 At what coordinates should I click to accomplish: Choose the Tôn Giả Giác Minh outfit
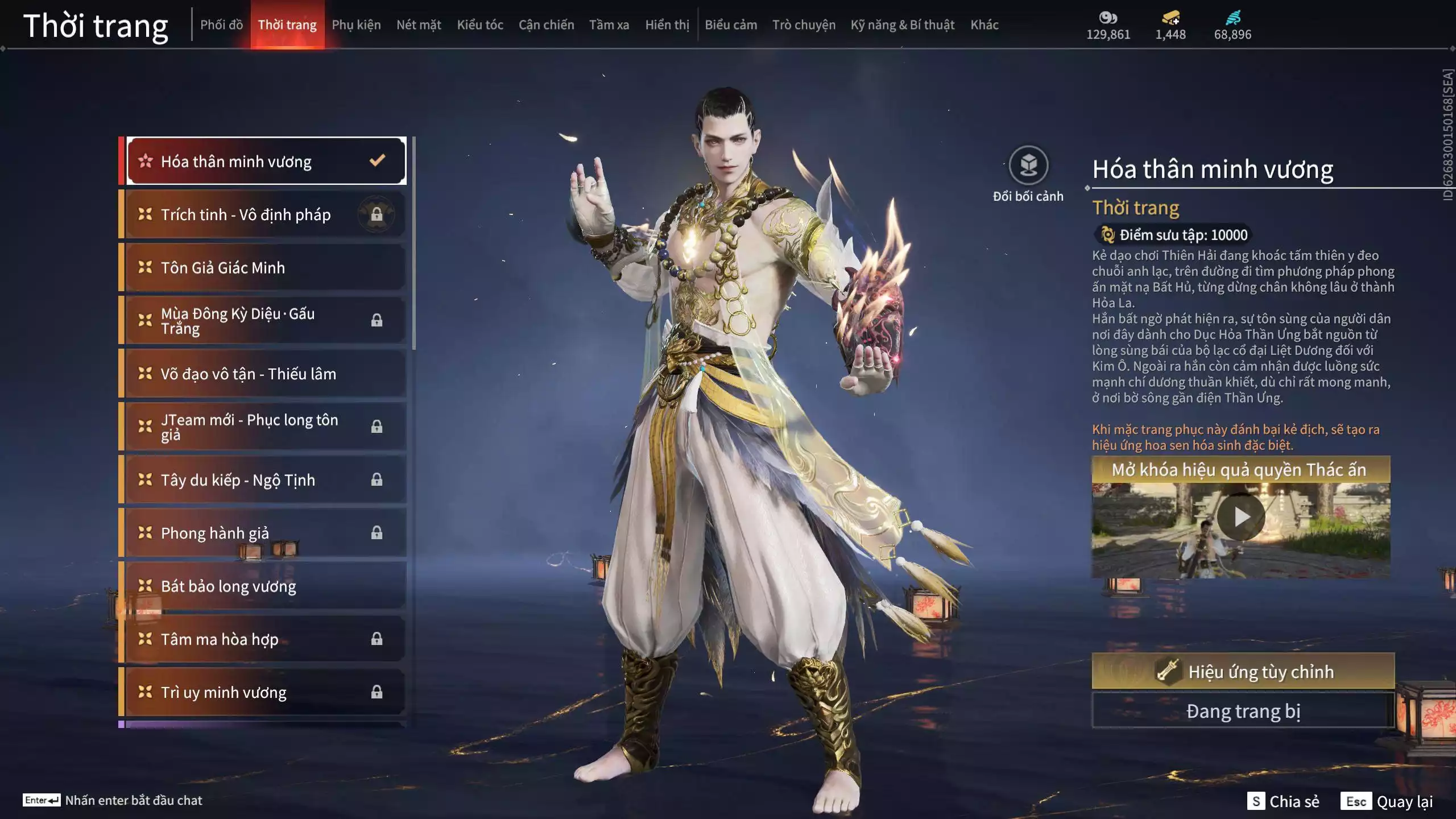click(265, 267)
